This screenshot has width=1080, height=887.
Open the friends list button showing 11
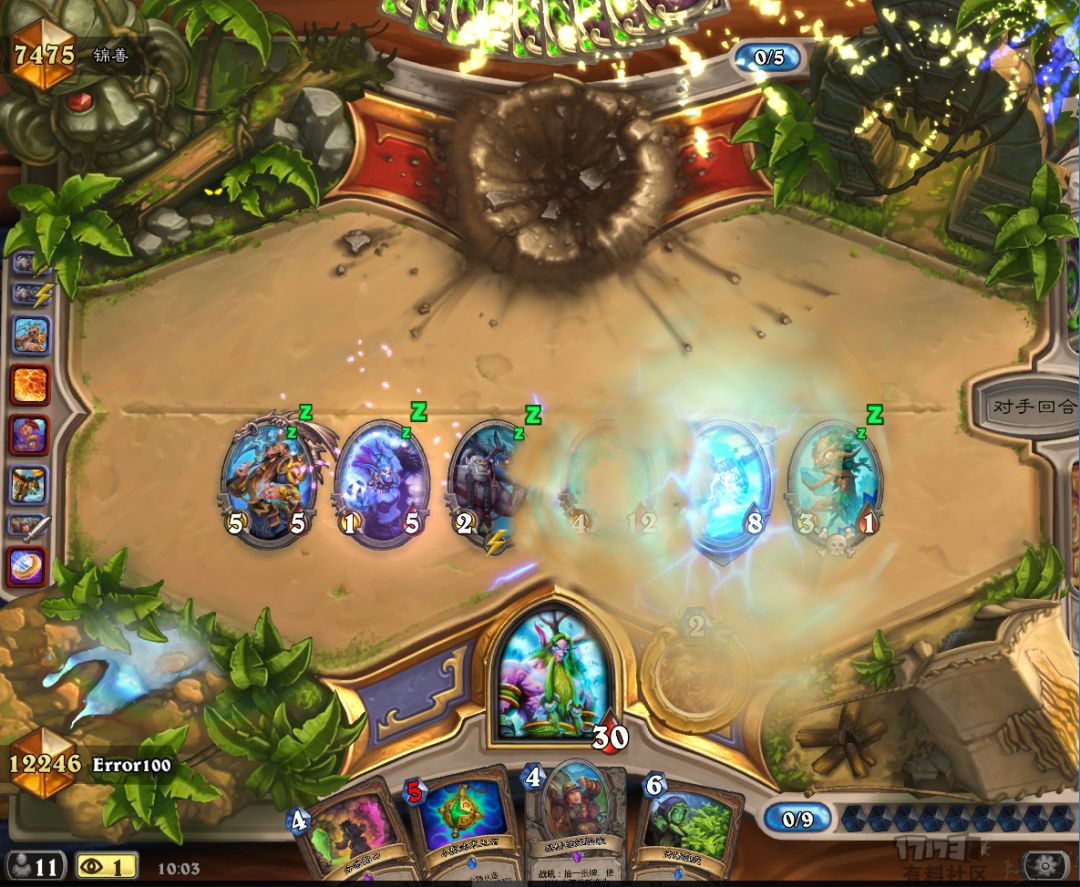tap(35, 865)
